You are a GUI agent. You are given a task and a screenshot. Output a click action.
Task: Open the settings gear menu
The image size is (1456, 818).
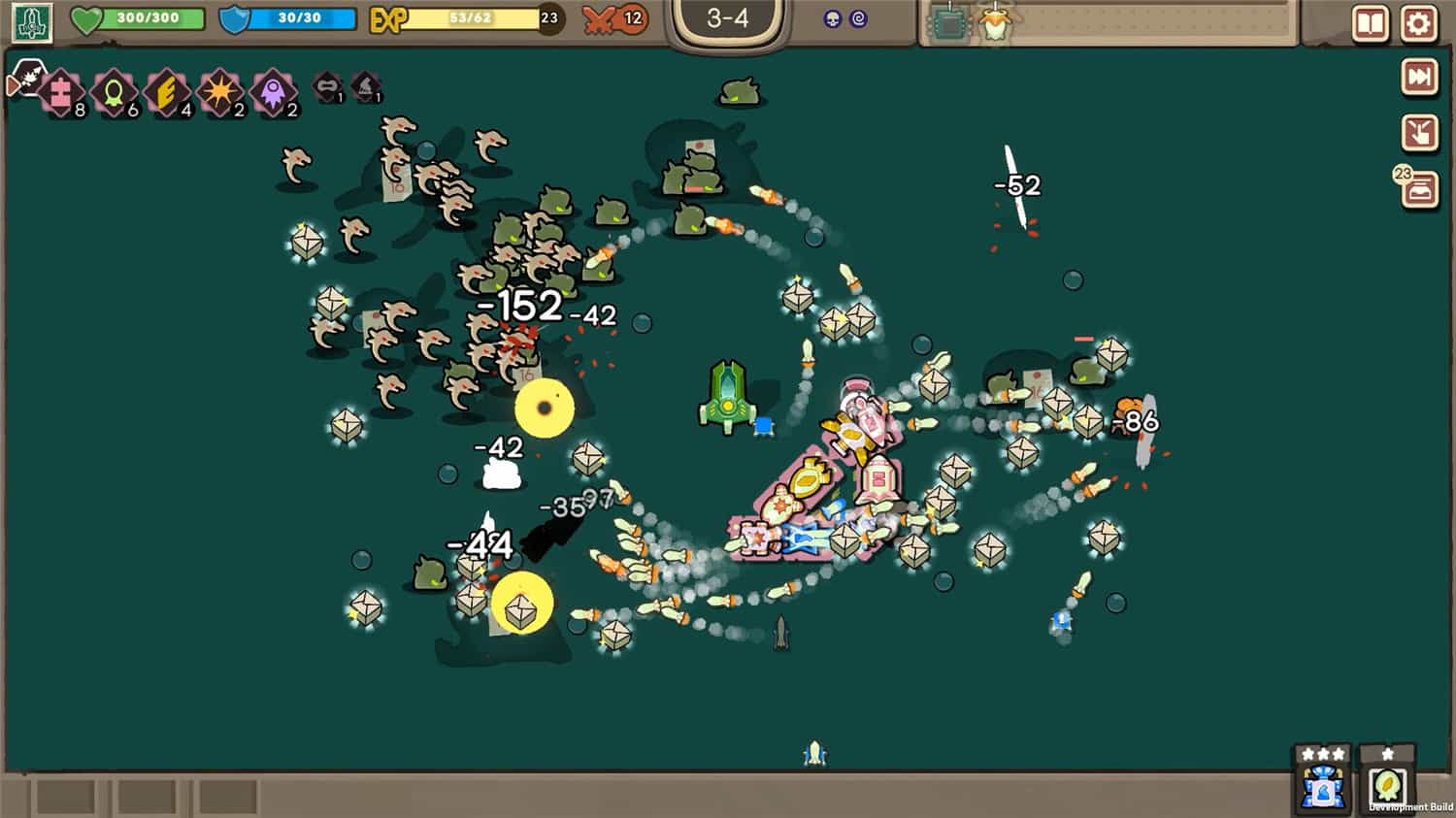coord(1418,23)
